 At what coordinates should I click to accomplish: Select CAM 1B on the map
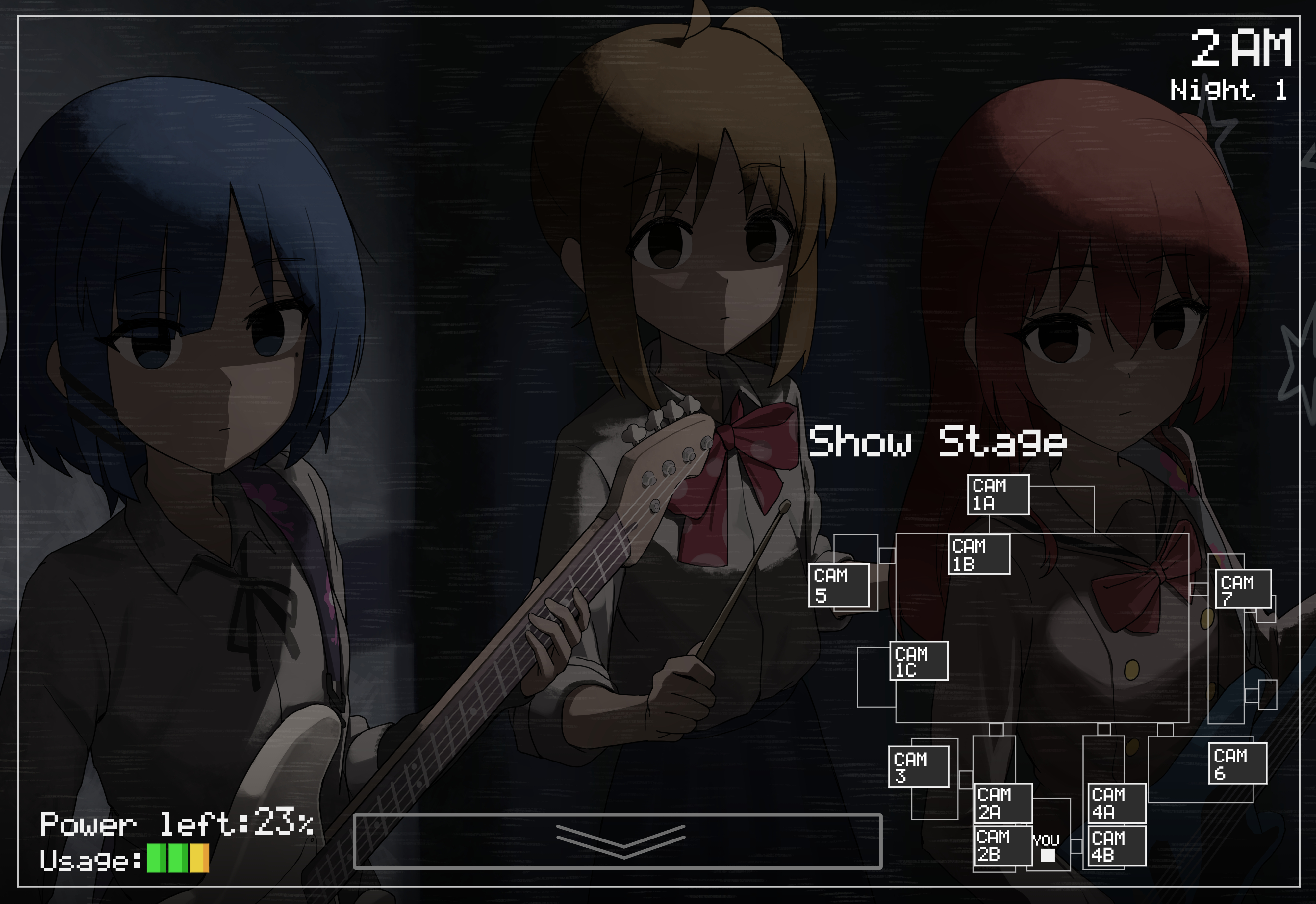[978, 555]
